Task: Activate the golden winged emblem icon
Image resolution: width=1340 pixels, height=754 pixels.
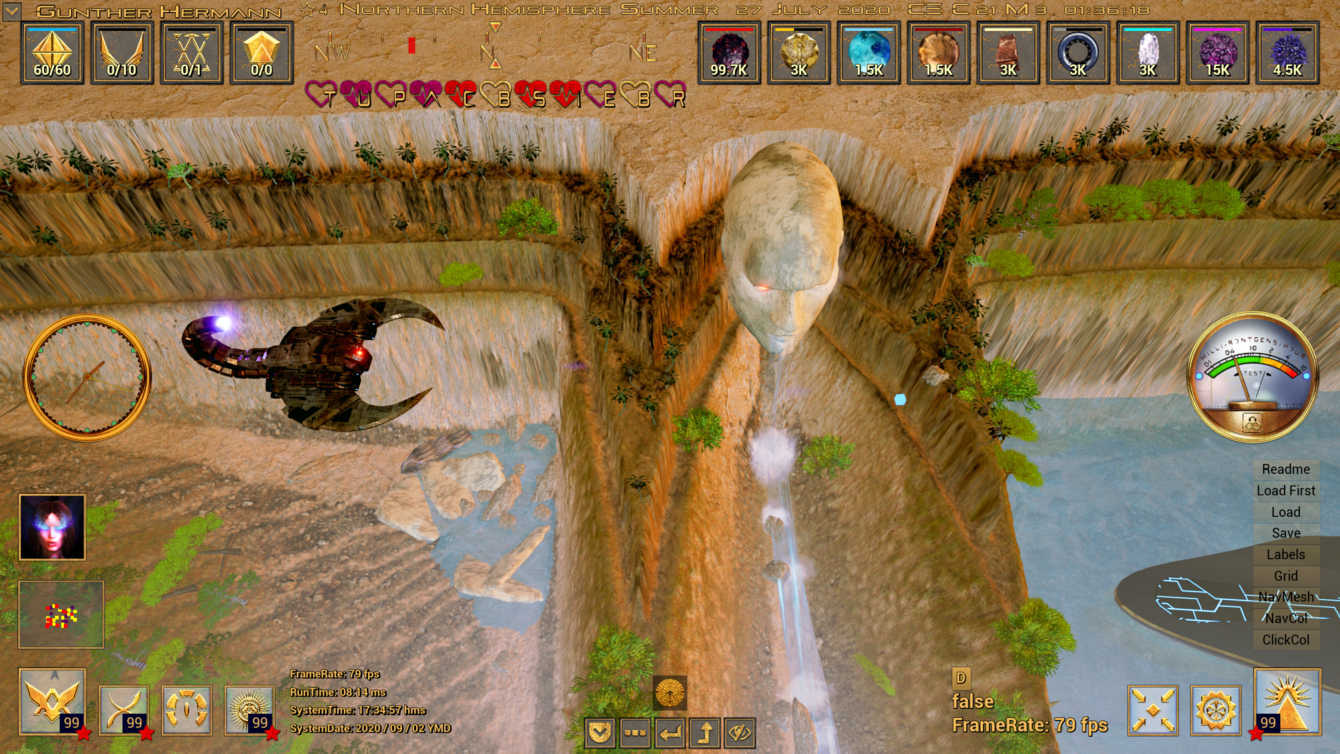Action: pyautogui.click(x=52, y=703)
